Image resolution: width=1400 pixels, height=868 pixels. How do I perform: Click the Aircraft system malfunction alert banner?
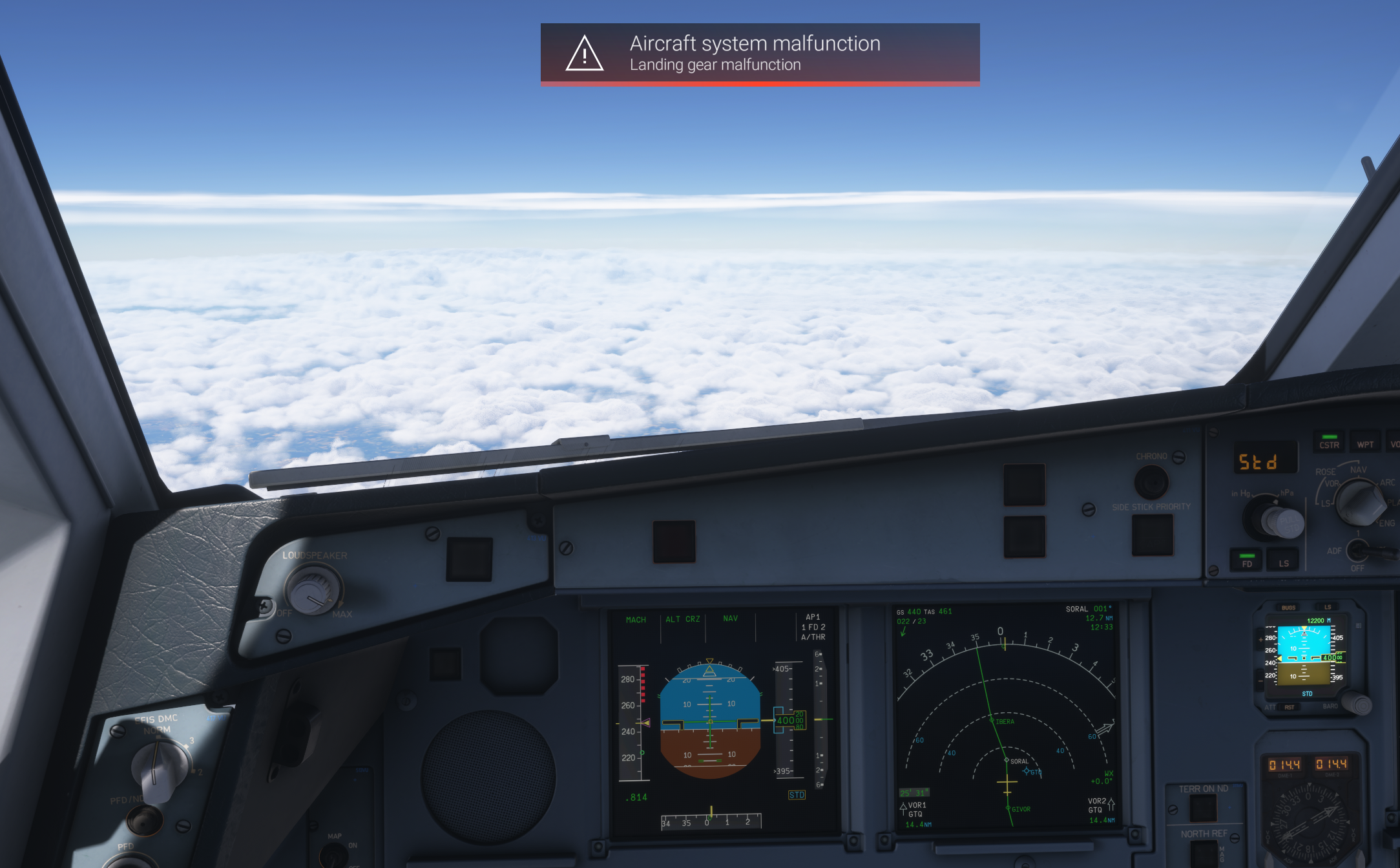(760, 54)
